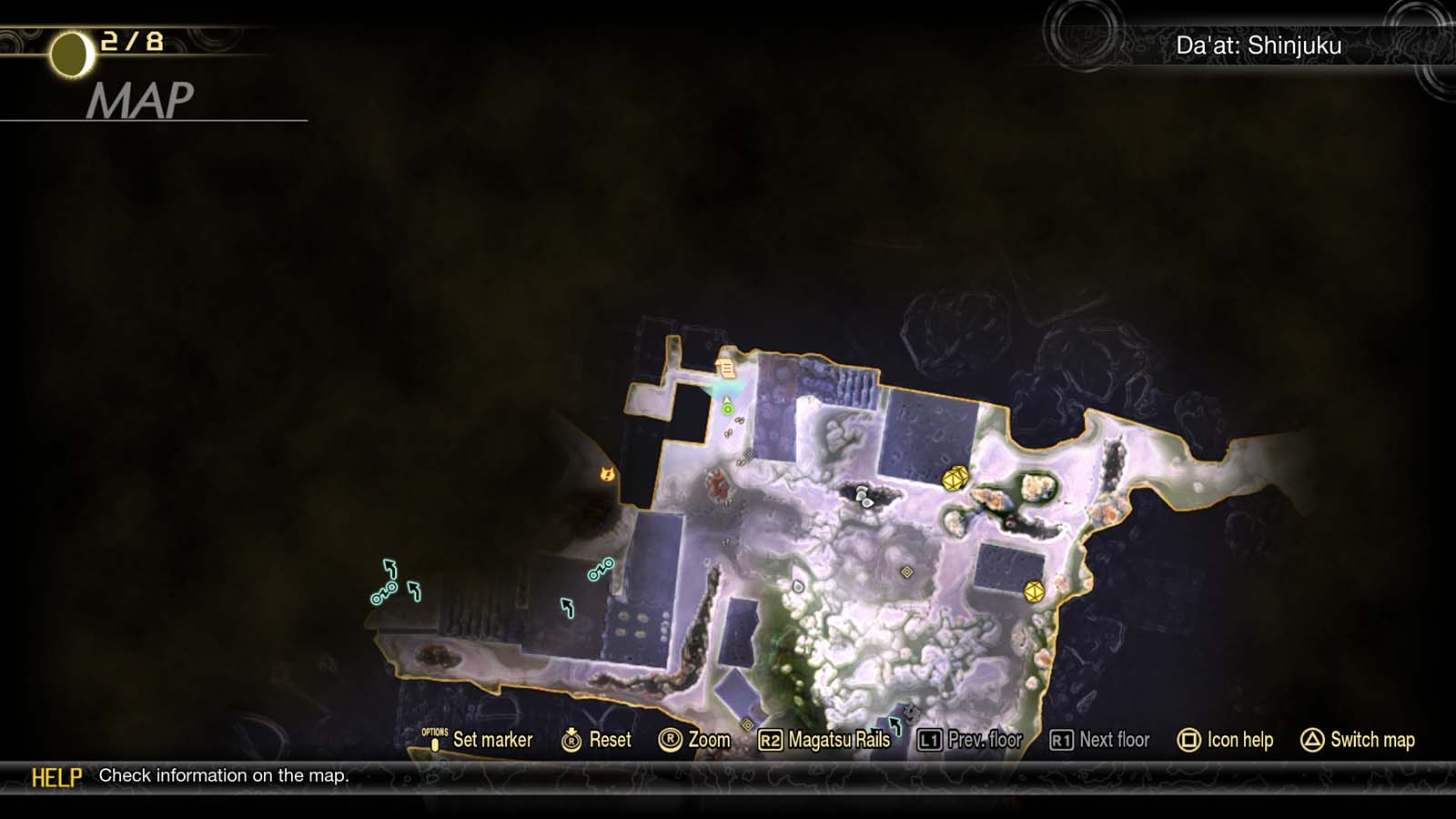This screenshot has height=819, width=1456.
Task: Click the Reset view control
Action: (x=610, y=740)
